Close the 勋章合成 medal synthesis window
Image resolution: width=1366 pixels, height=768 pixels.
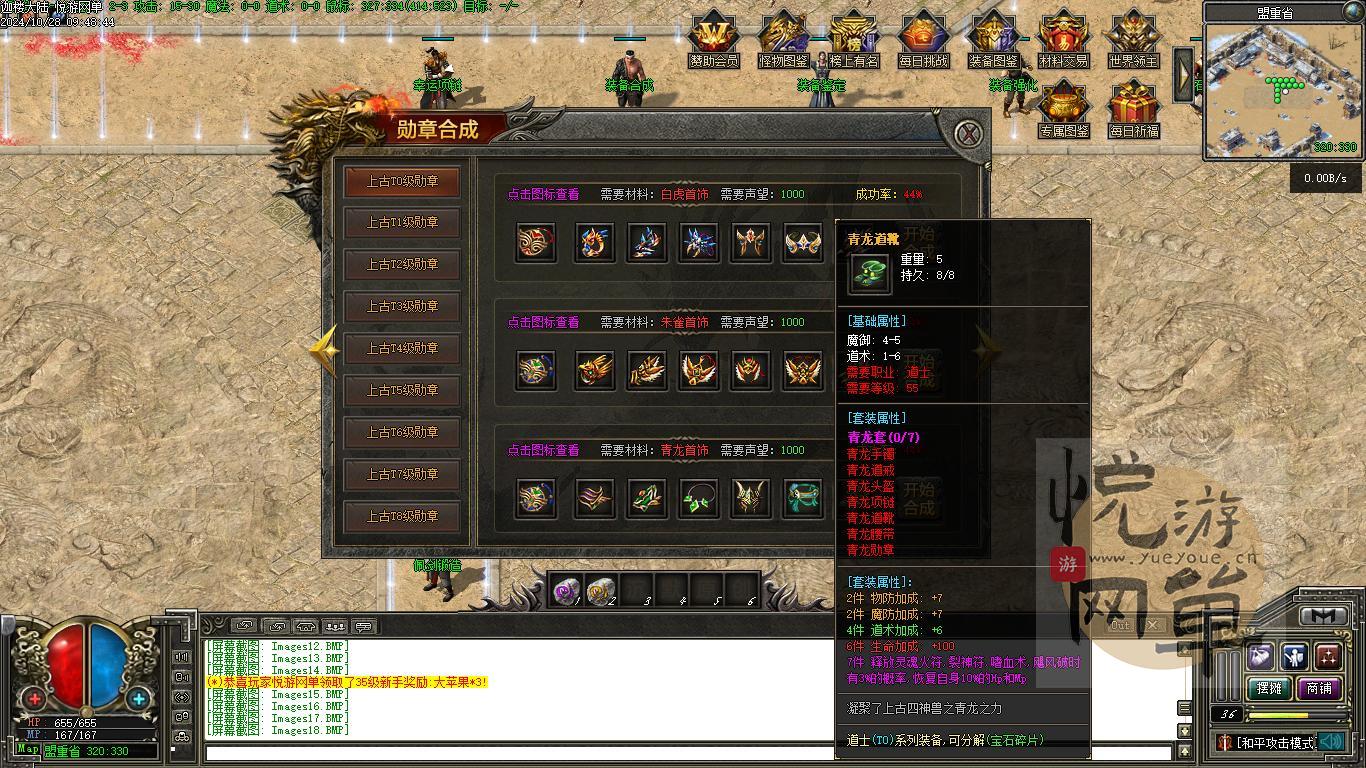(967, 133)
